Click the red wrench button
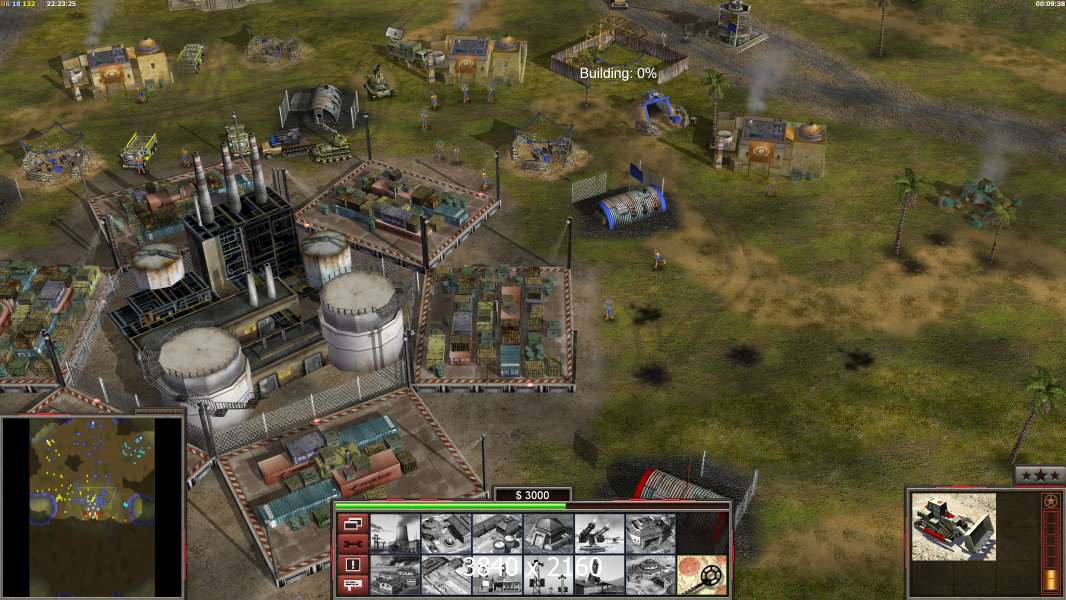1066x600 pixels. tap(351, 544)
